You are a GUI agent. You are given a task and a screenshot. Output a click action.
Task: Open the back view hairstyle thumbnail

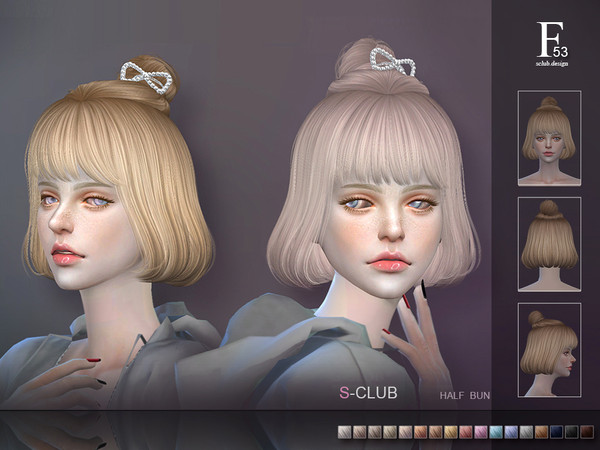[549, 244]
